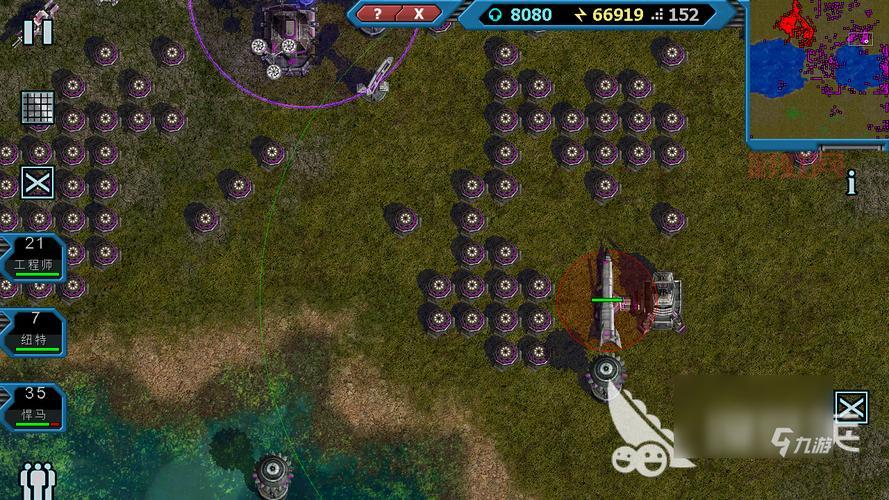The height and width of the screenshot is (500, 889).
Task: Toggle the grid overlay button
Action: 37,107
